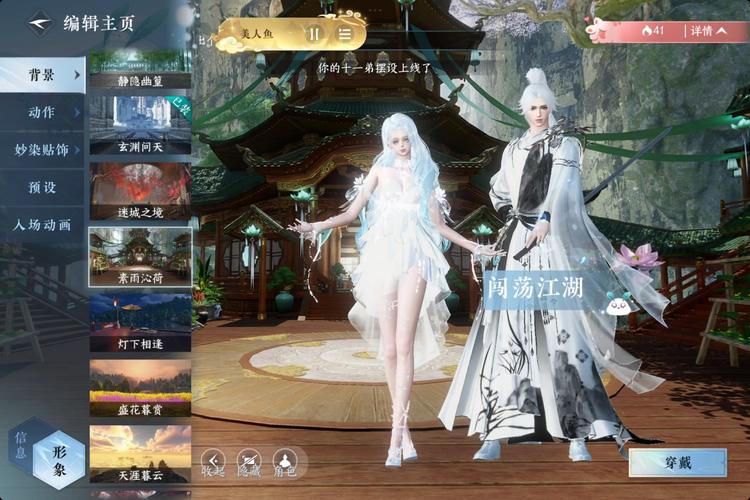Click the 穿戴 equip button

click(x=677, y=462)
